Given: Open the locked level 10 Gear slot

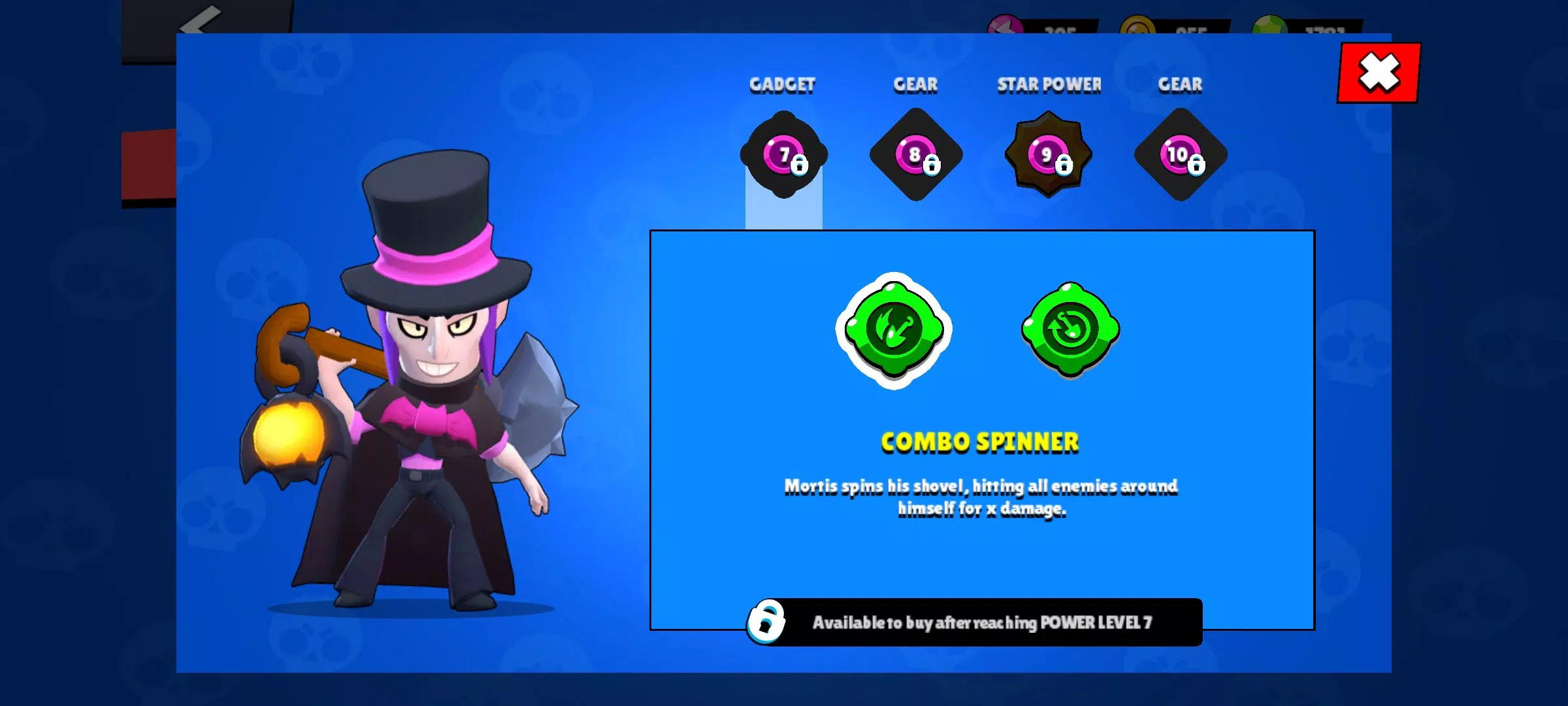Looking at the screenshot, I should click(1180, 155).
